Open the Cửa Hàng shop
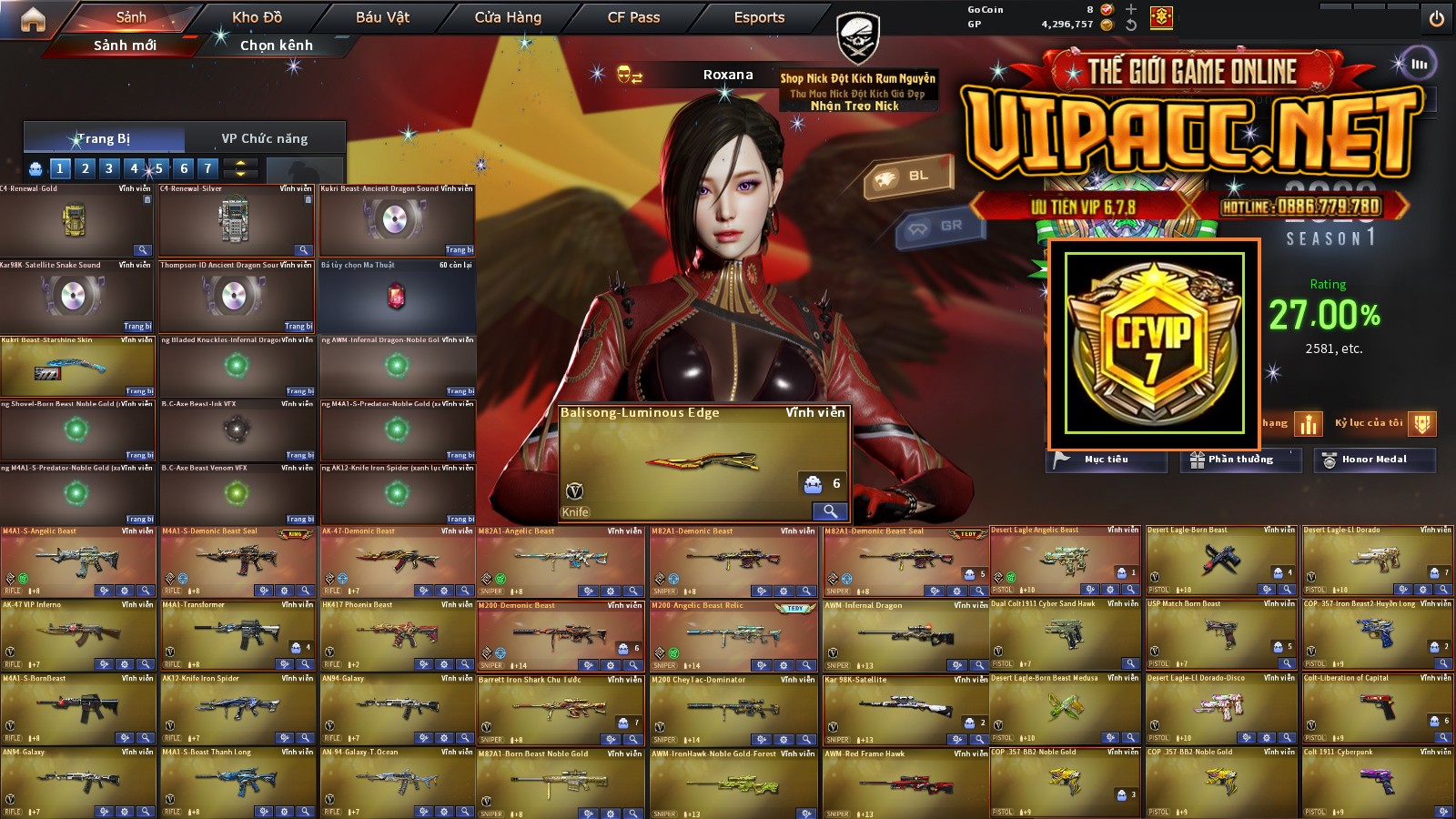Viewport: 1456px width, 819px height. tap(508, 17)
